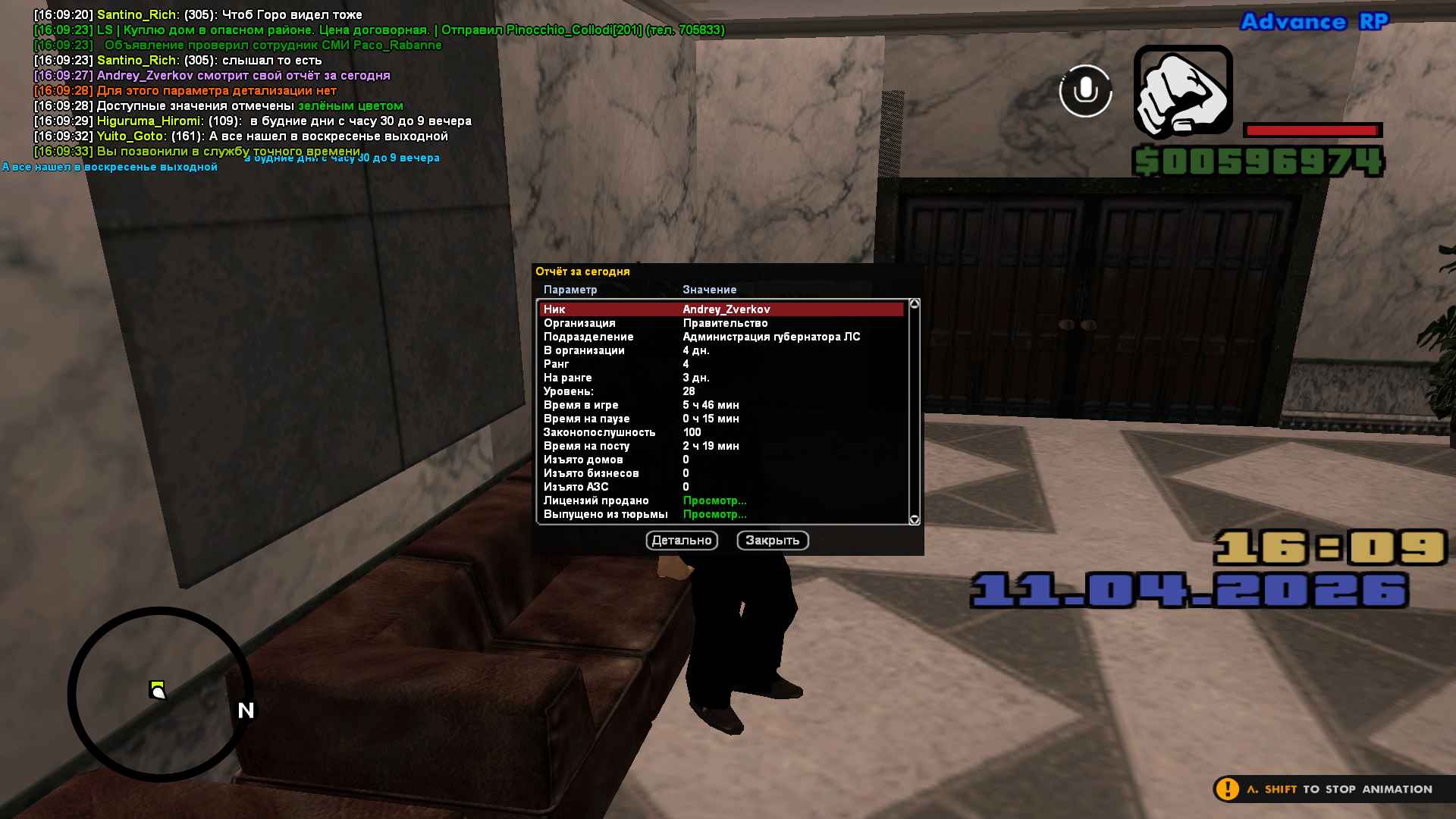This screenshot has height=819, width=1456.
Task: Select the Законопослушность row
Action: coord(720,432)
